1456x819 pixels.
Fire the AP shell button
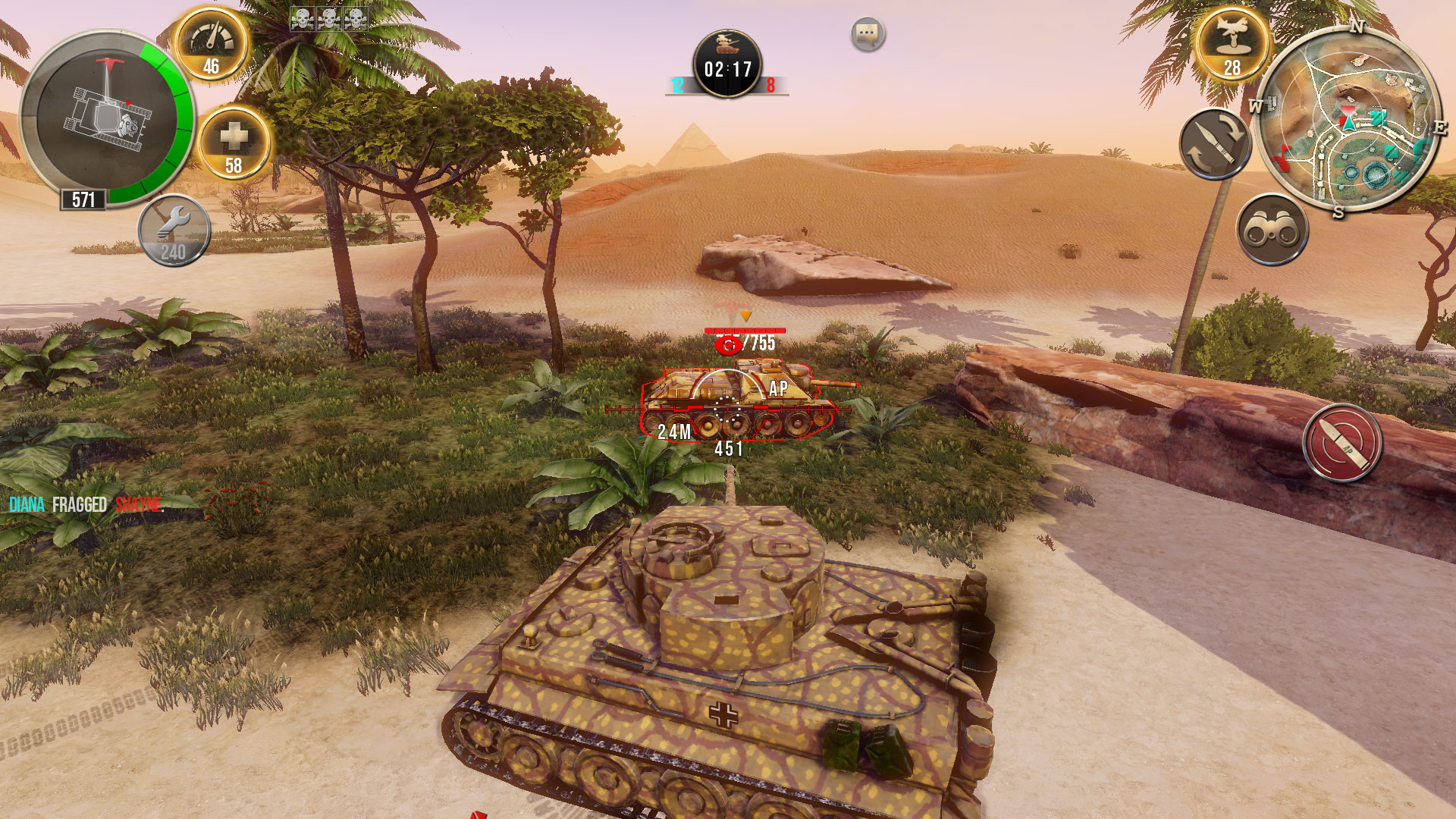point(1342,444)
